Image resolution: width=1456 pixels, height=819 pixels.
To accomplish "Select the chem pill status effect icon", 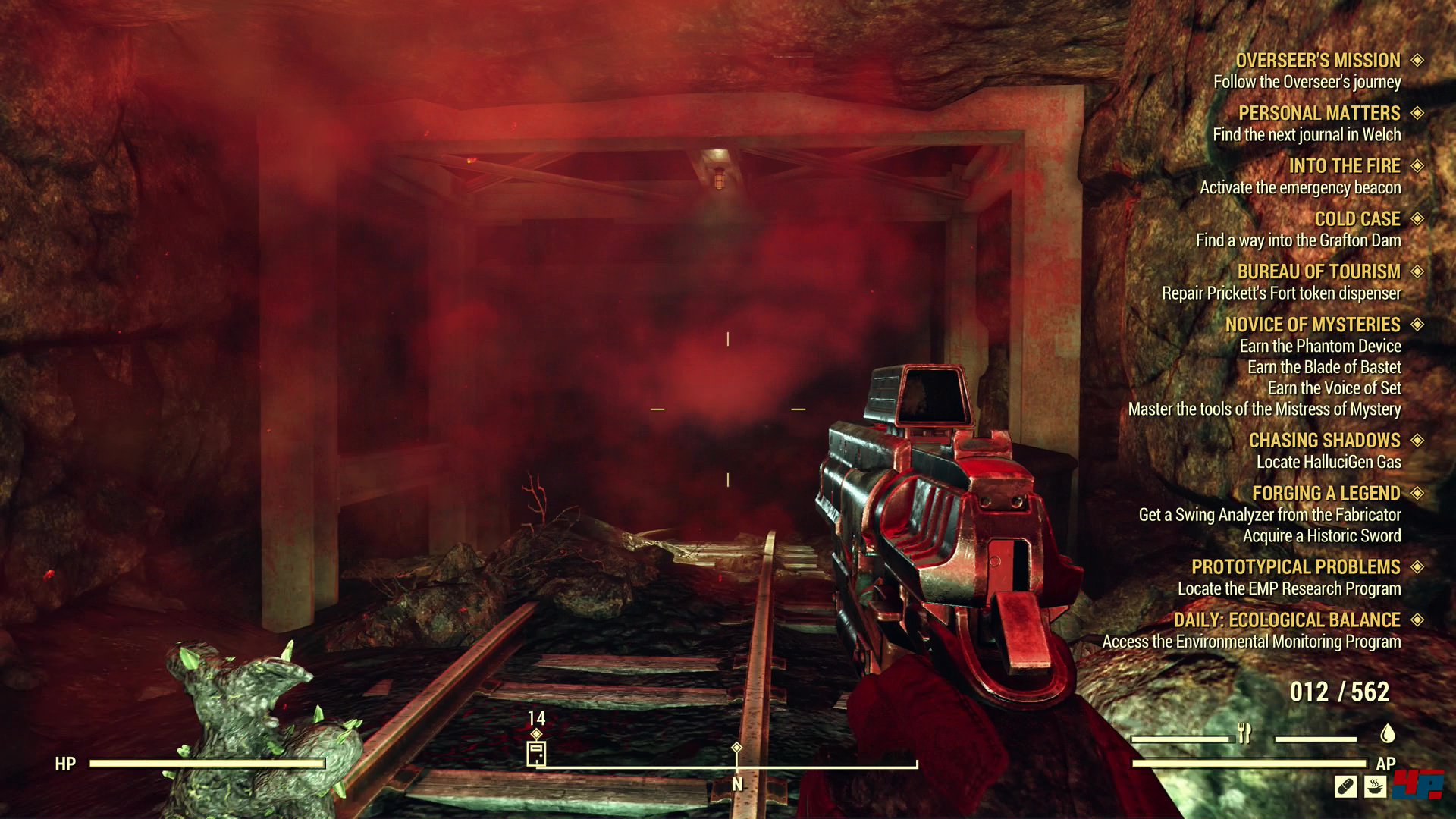I will point(1345,787).
